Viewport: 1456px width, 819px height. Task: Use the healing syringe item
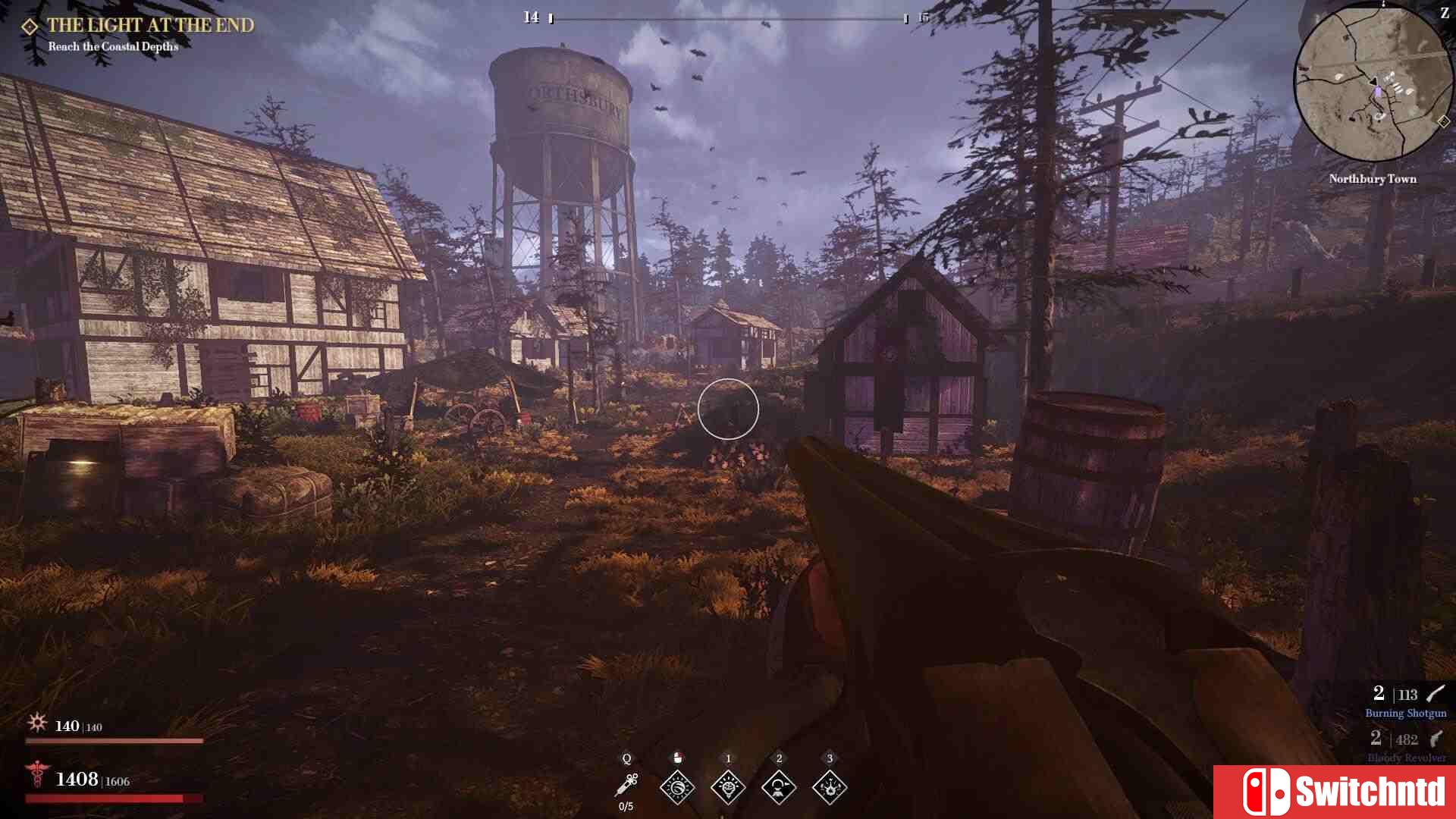626,786
